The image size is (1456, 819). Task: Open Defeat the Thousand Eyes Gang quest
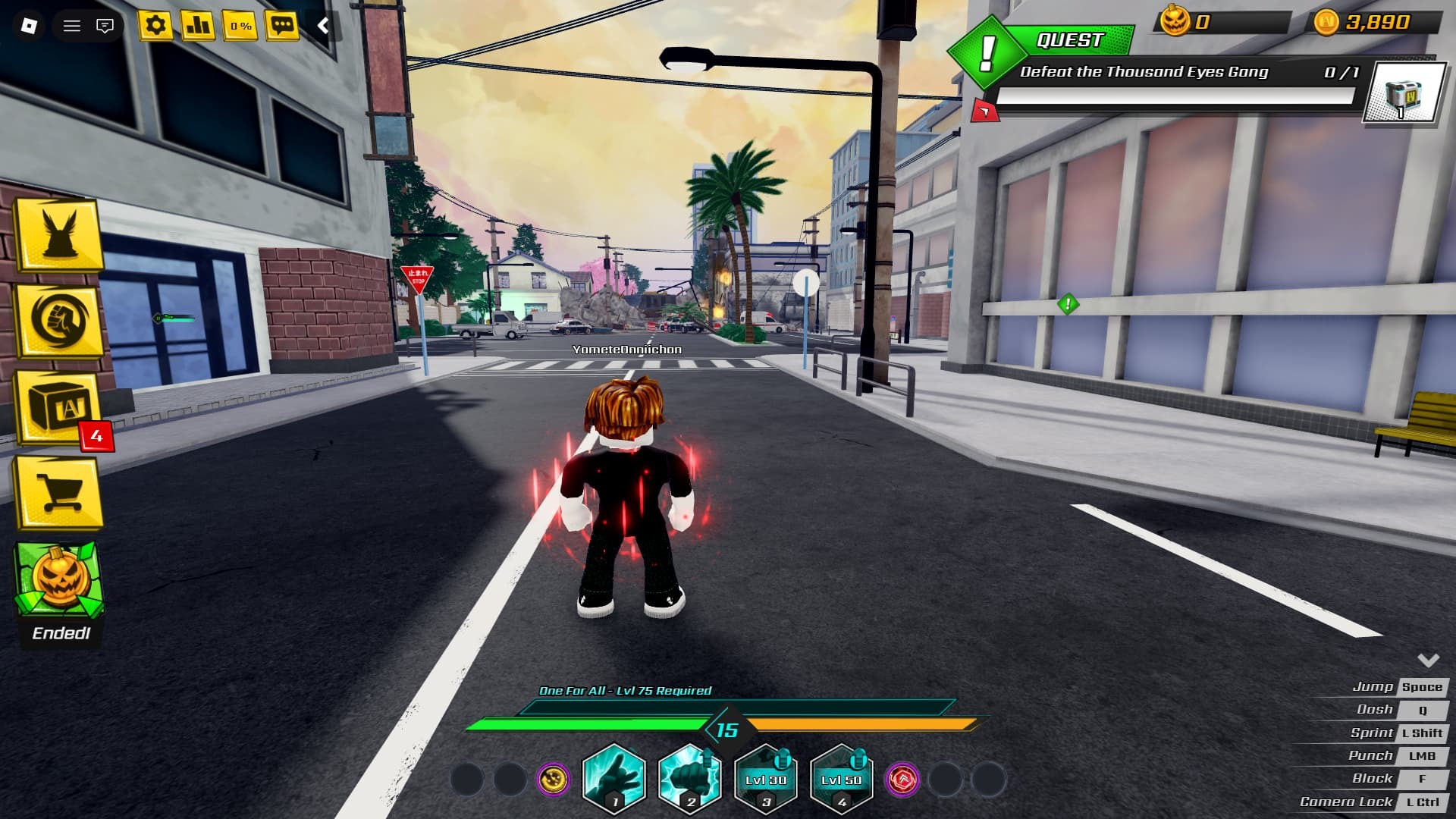[1144, 72]
